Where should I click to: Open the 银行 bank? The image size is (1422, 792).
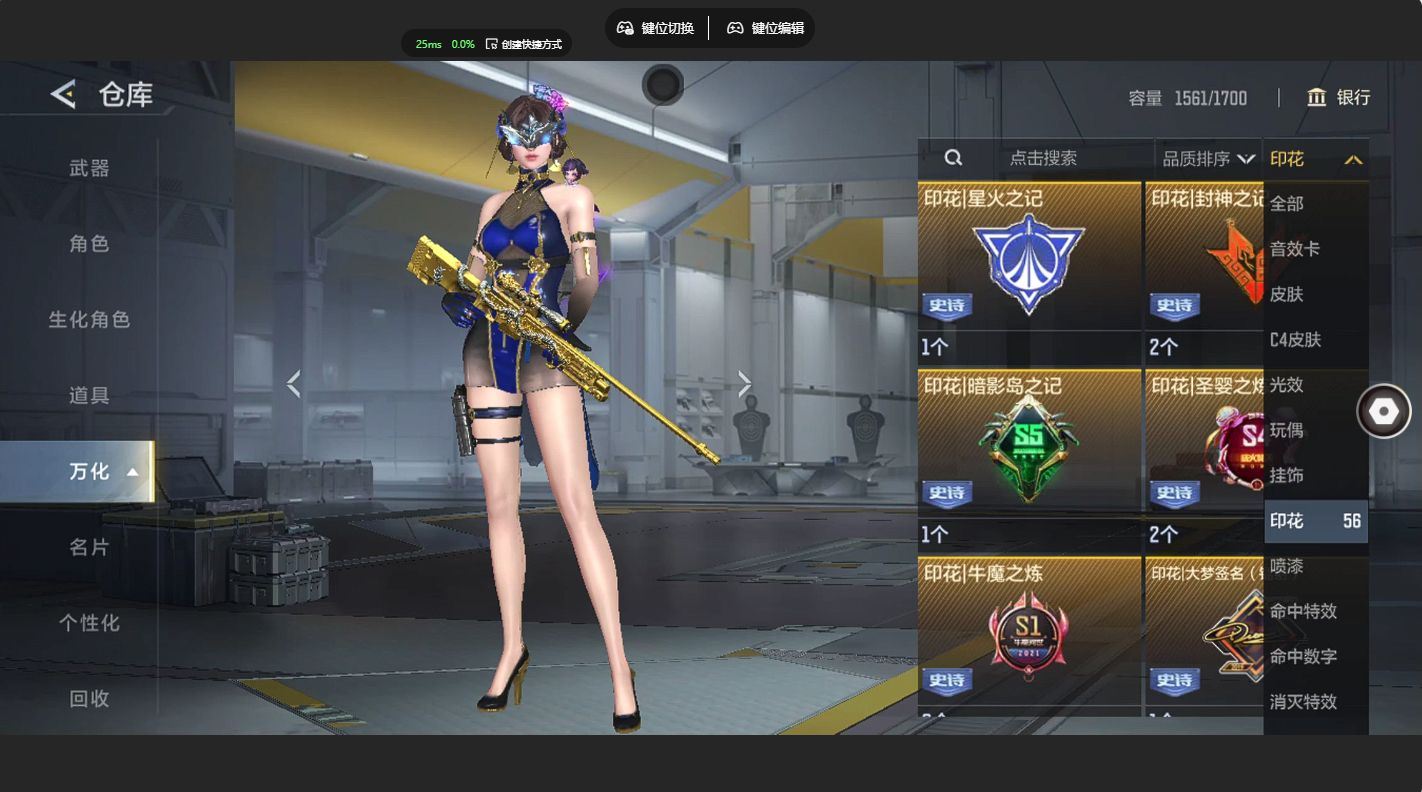click(x=1339, y=97)
